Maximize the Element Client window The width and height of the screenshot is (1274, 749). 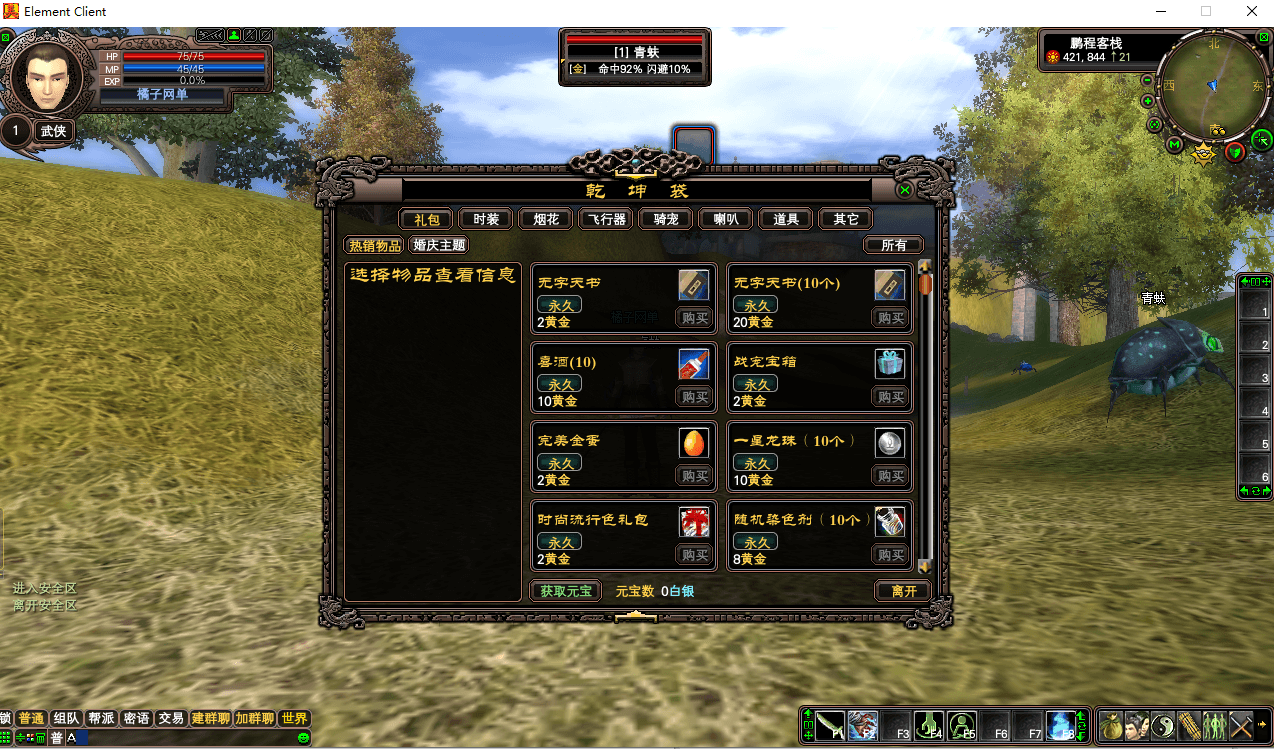[x=1206, y=12]
